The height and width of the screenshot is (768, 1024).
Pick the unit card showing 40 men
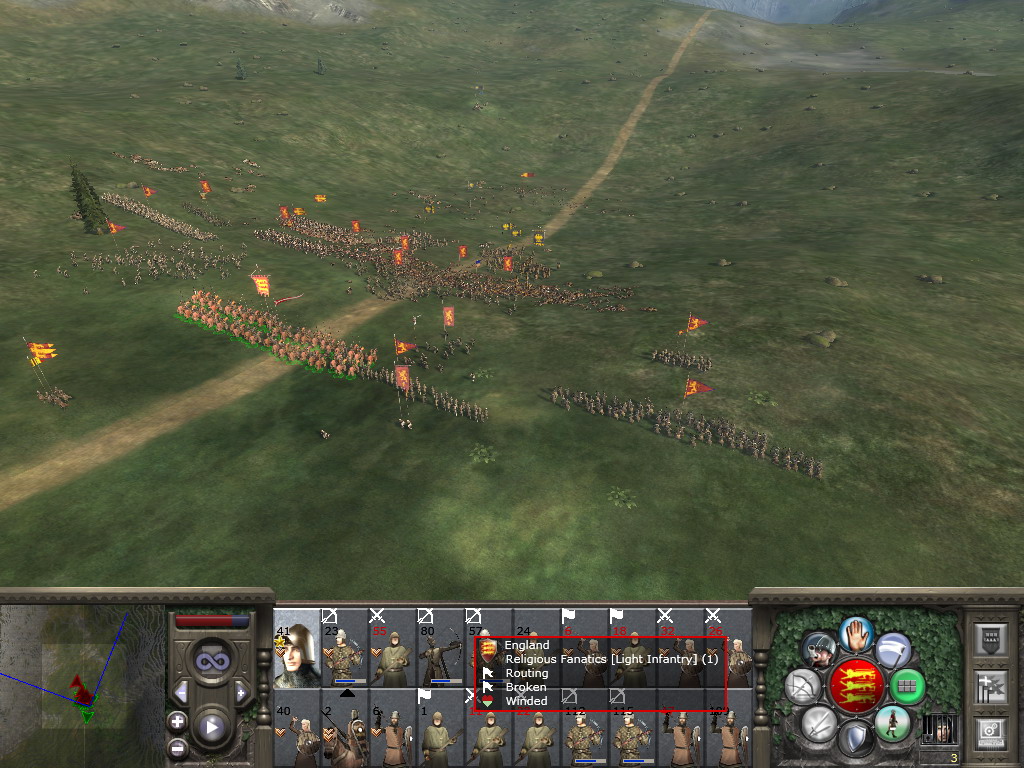point(296,729)
